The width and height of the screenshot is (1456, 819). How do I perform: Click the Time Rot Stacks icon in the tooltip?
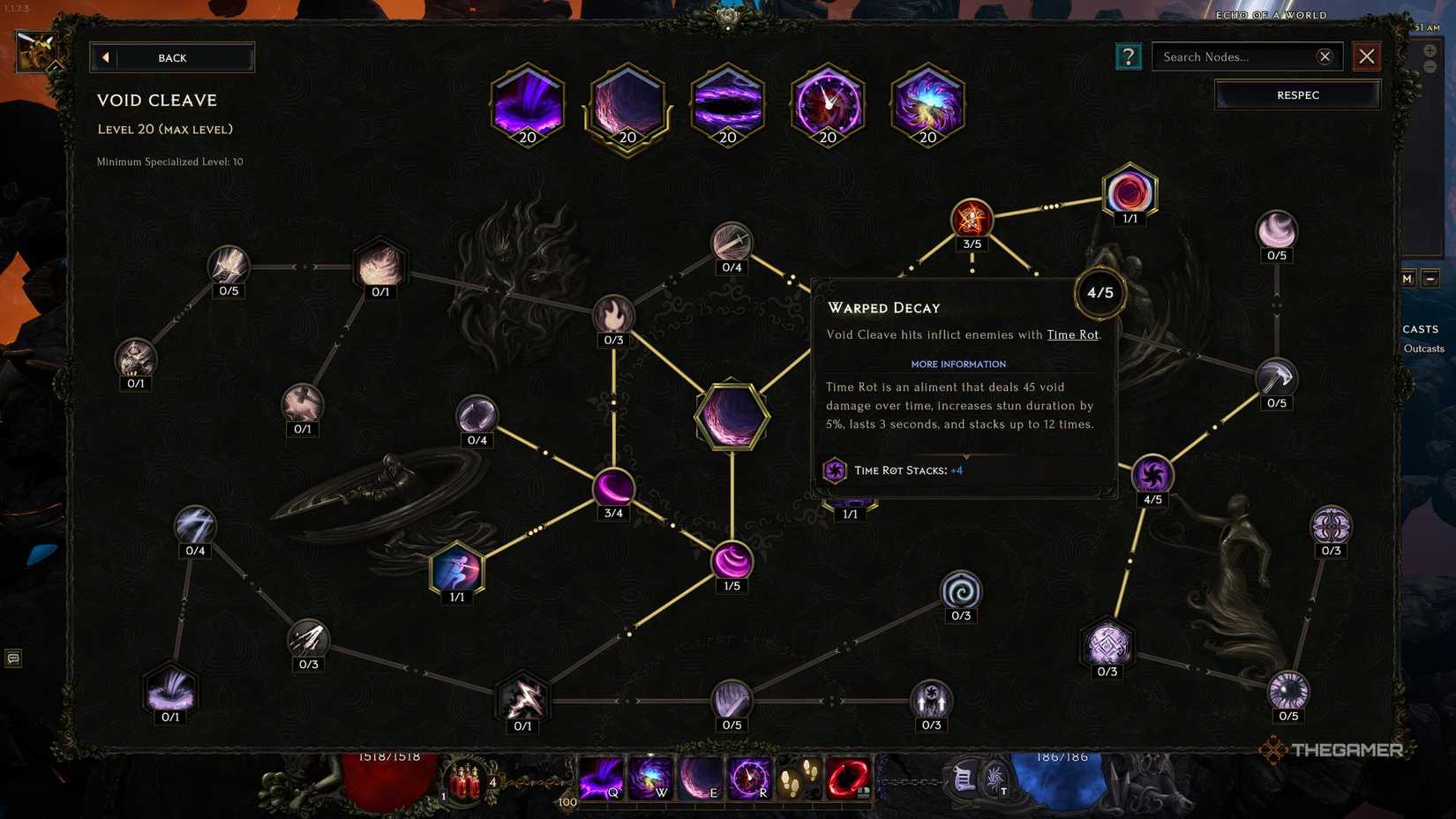pyautogui.click(x=835, y=470)
